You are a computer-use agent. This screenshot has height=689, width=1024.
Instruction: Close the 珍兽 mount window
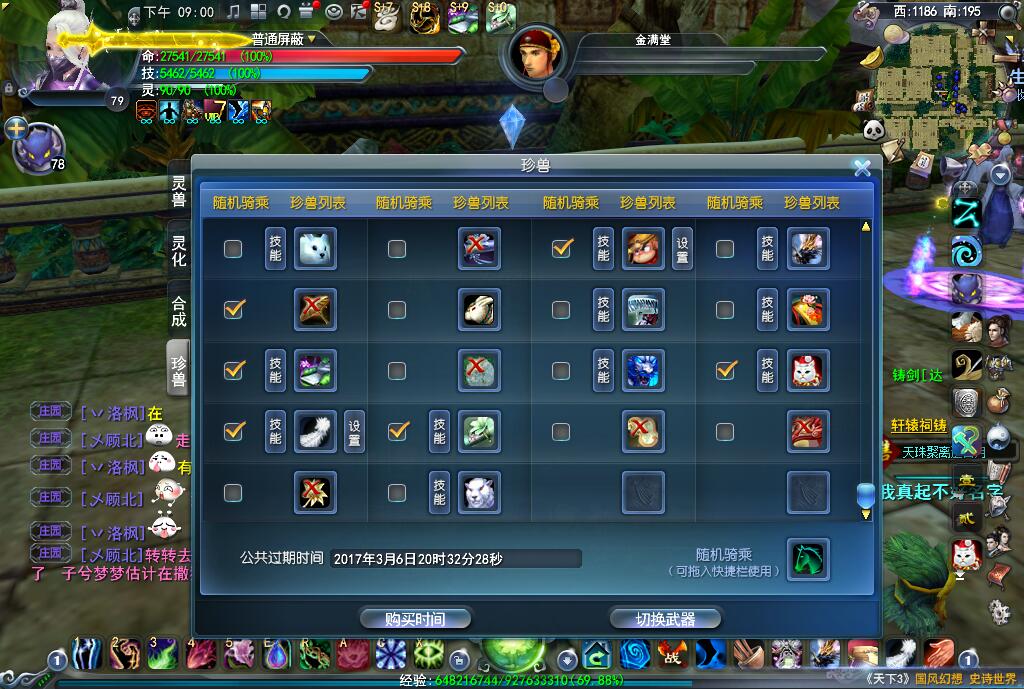pyautogui.click(x=861, y=168)
